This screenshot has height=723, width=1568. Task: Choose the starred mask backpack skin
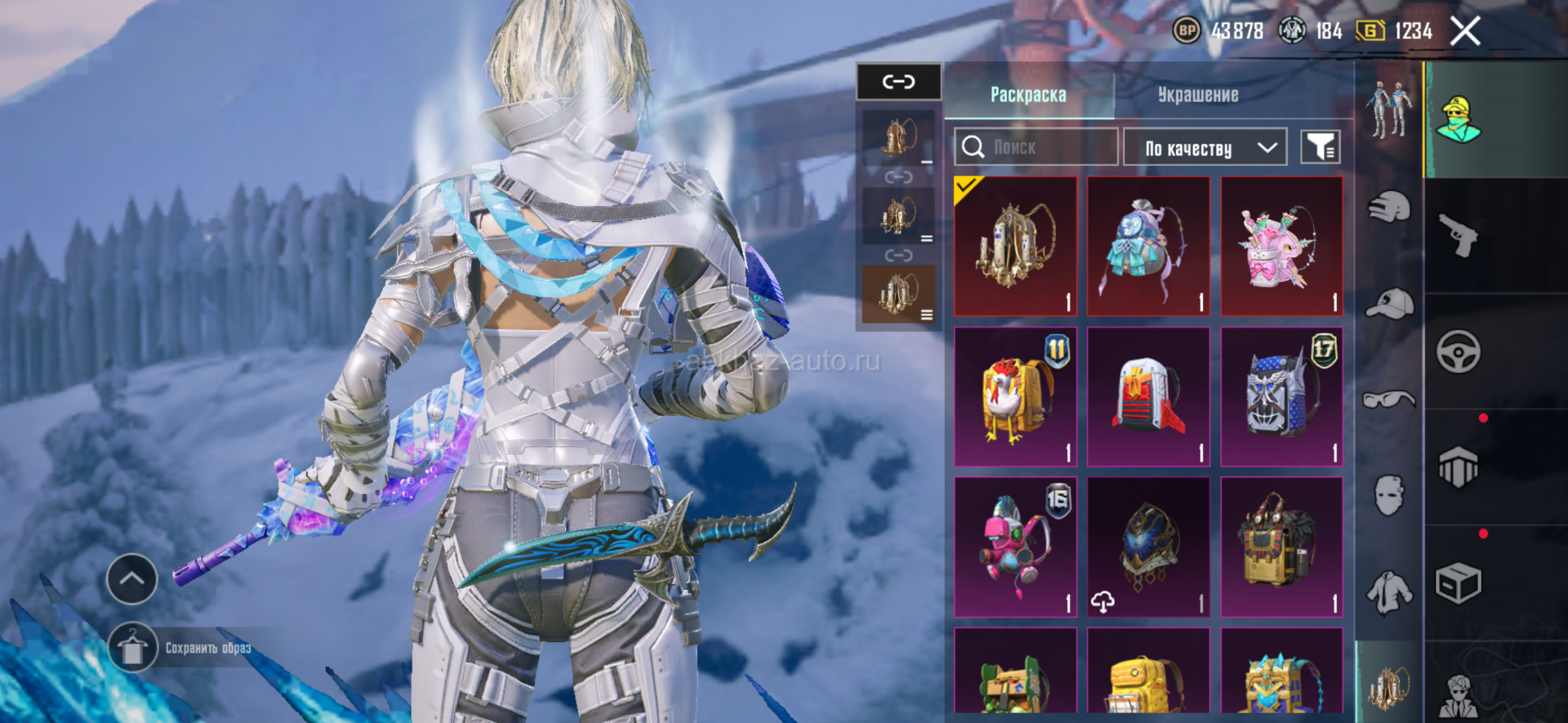[1281, 397]
